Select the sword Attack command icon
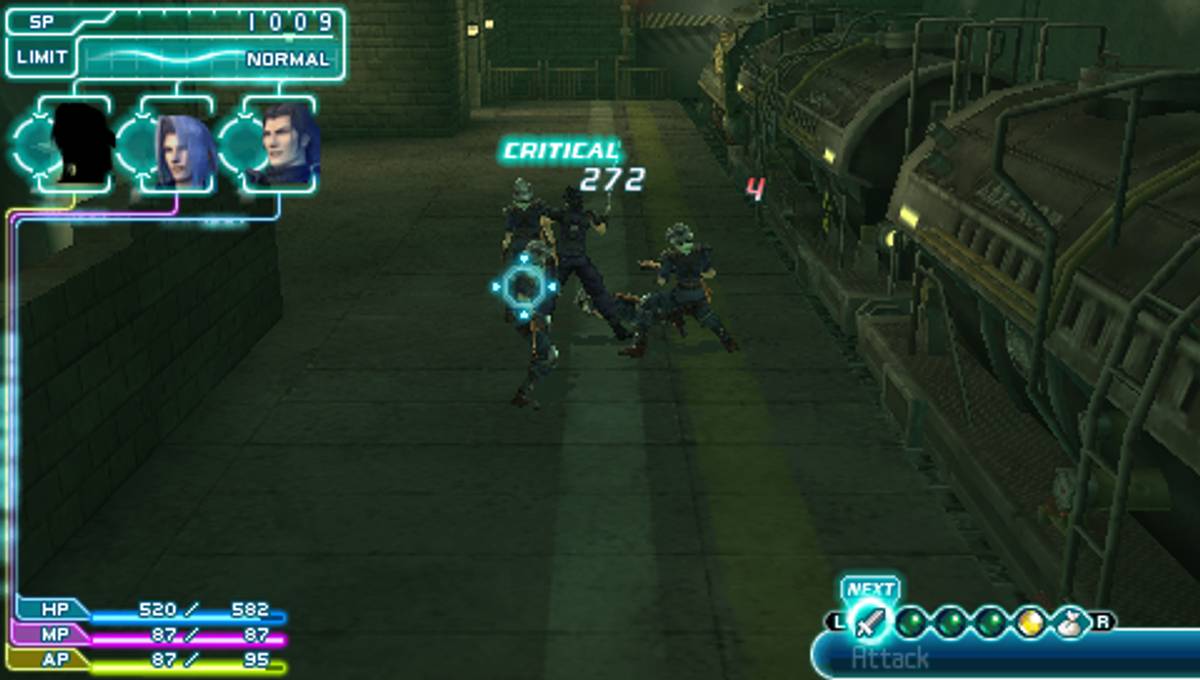This screenshot has width=1200, height=680. point(870,622)
